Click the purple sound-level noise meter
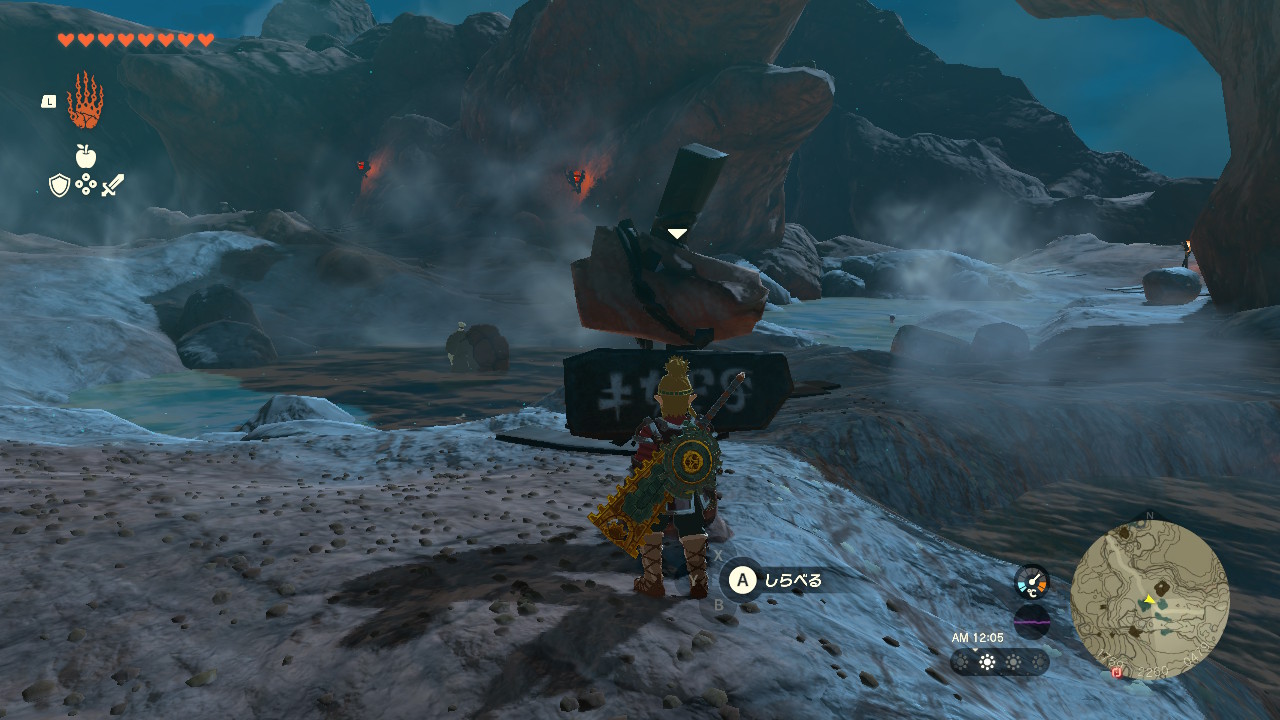 tap(1031, 621)
